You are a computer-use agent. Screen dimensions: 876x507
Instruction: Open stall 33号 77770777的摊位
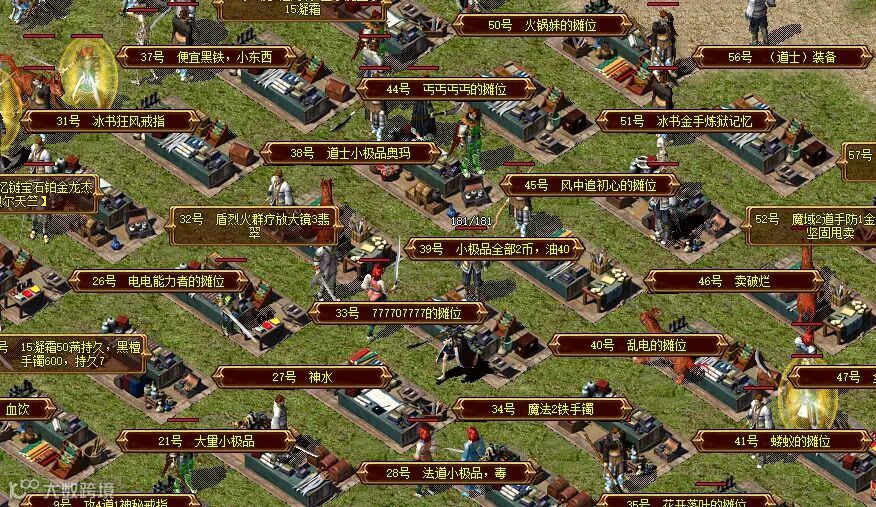click(x=398, y=313)
